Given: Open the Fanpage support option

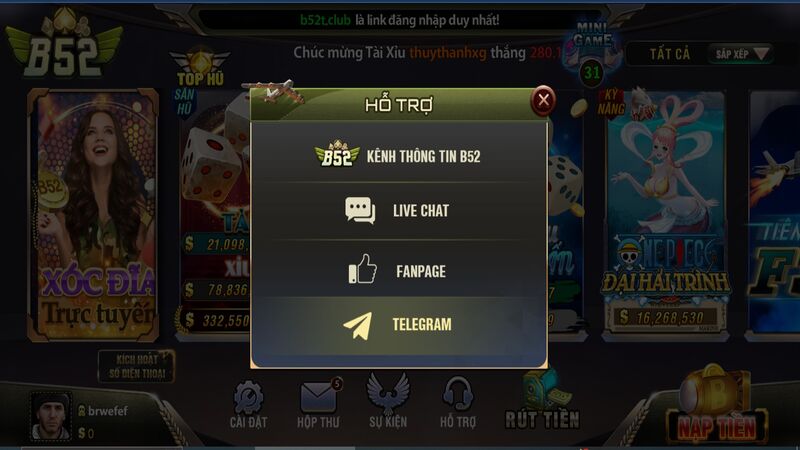Looking at the screenshot, I should pos(398,270).
